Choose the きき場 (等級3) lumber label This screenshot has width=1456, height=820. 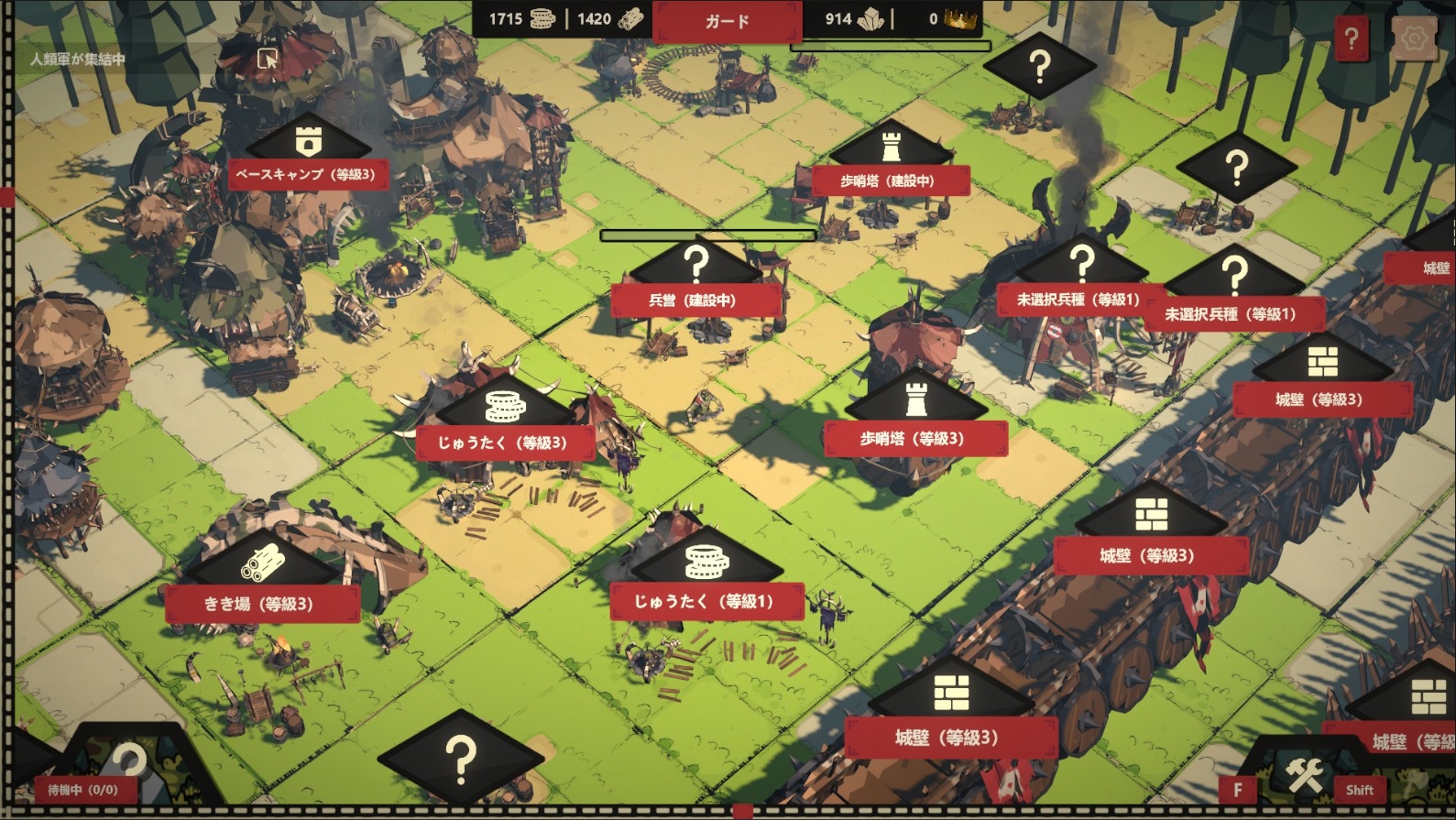(x=259, y=604)
